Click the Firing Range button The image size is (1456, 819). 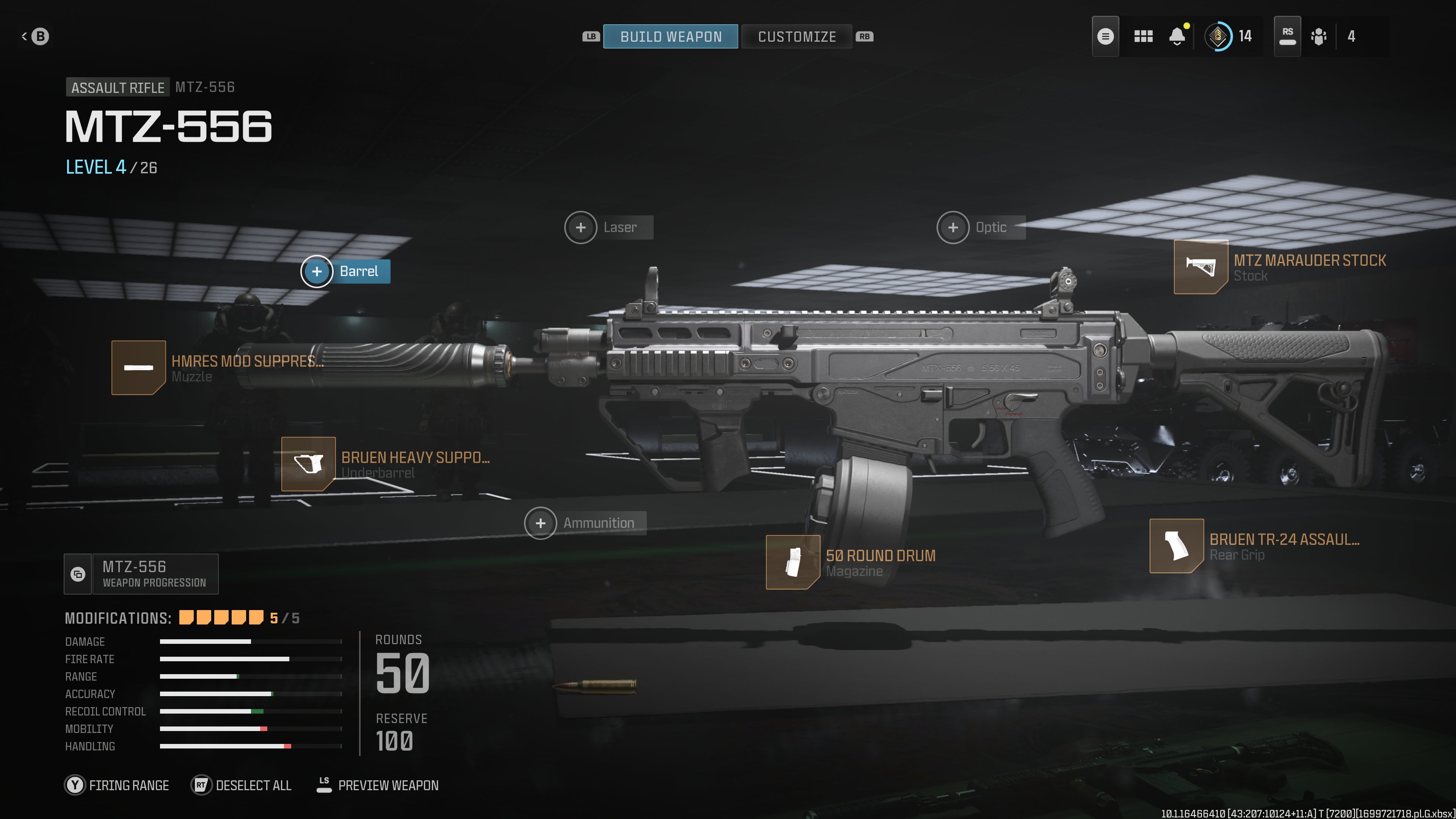118,785
